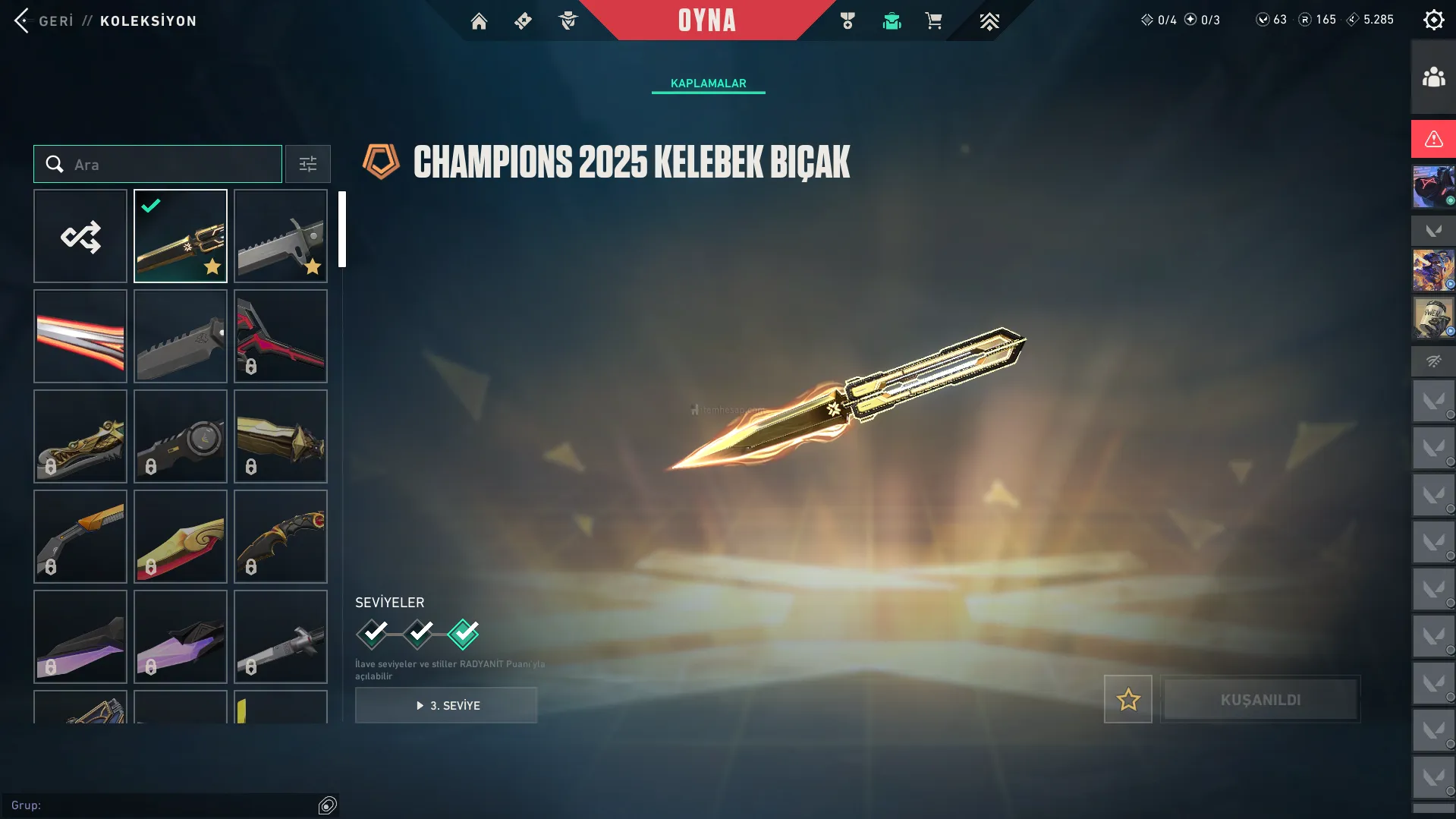Toggle favorite star for this skin
The width and height of the screenshot is (1456, 819).
(x=1127, y=699)
